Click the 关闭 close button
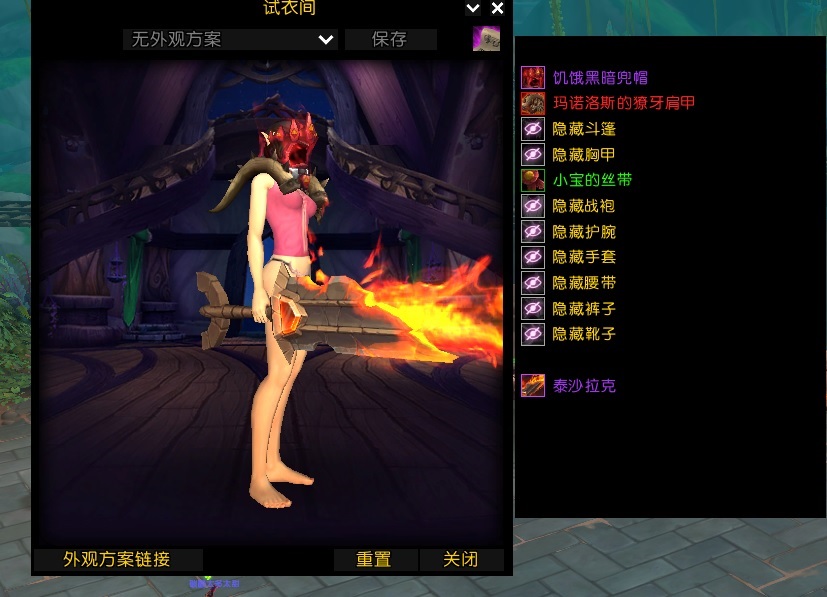The width and height of the screenshot is (827, 597). 461,560
